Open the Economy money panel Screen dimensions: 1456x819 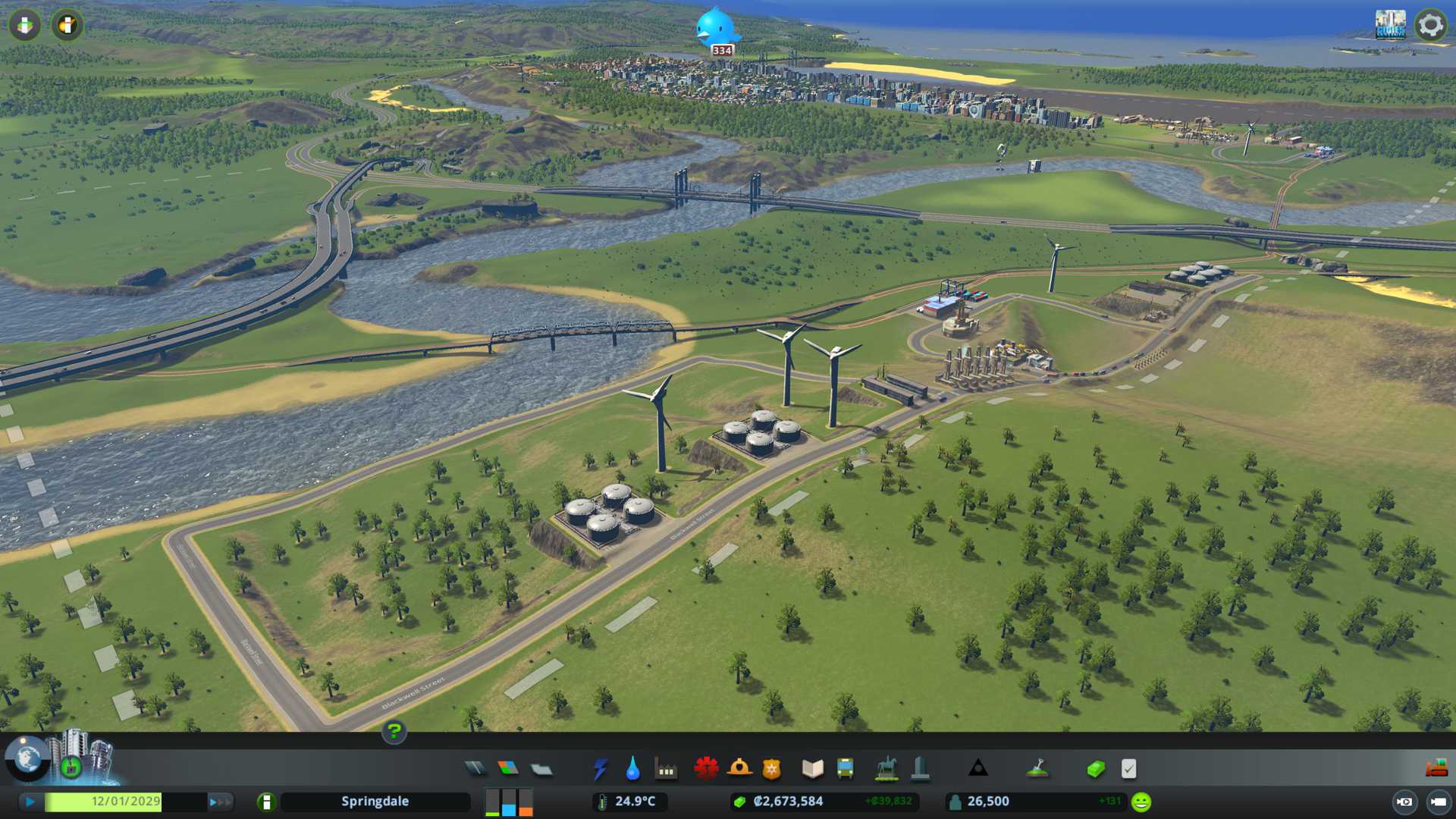[1095, 769]
